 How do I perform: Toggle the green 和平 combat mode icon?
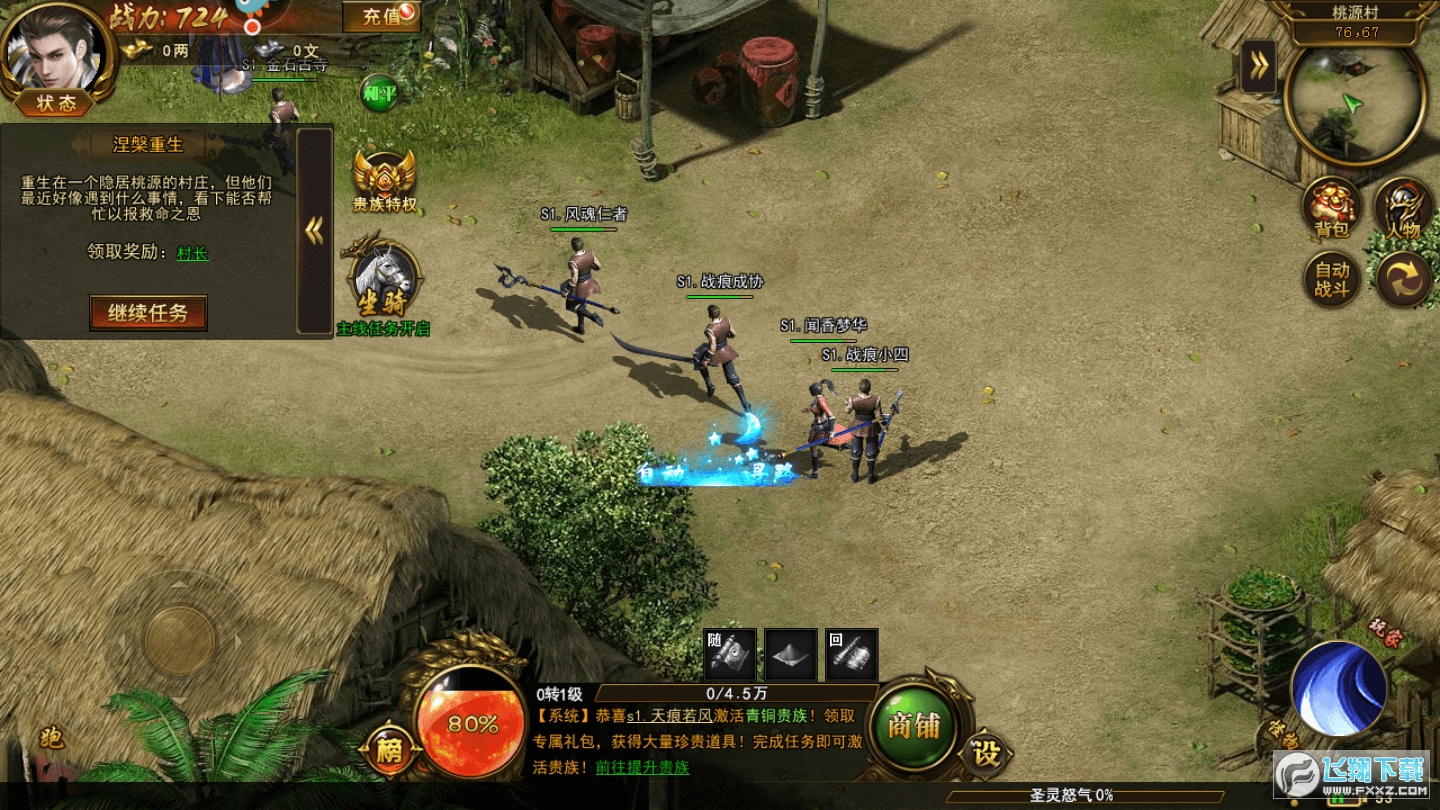pos(379,92)
